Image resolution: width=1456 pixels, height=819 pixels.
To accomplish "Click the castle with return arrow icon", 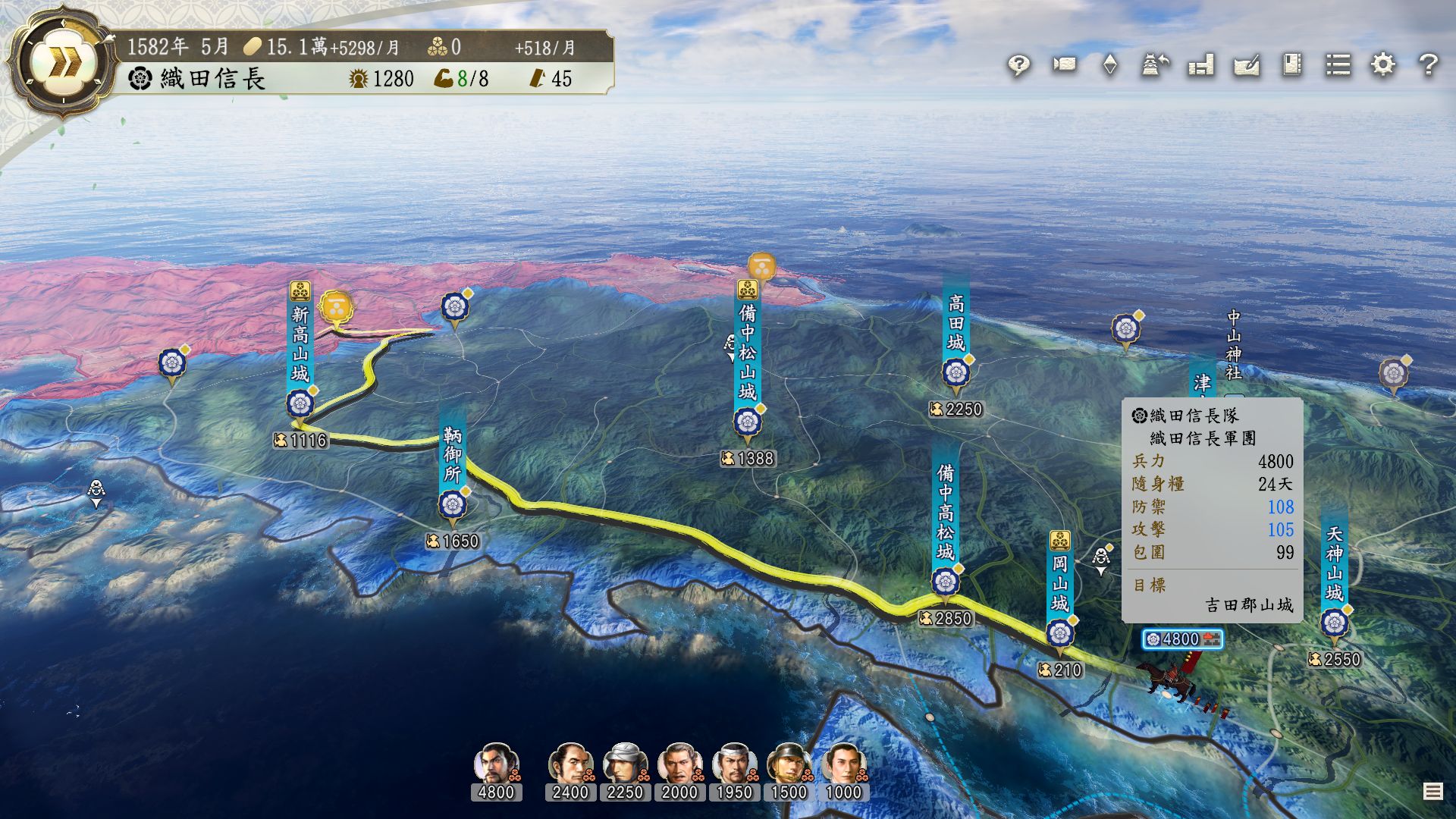I will [x=1155, y=65].
